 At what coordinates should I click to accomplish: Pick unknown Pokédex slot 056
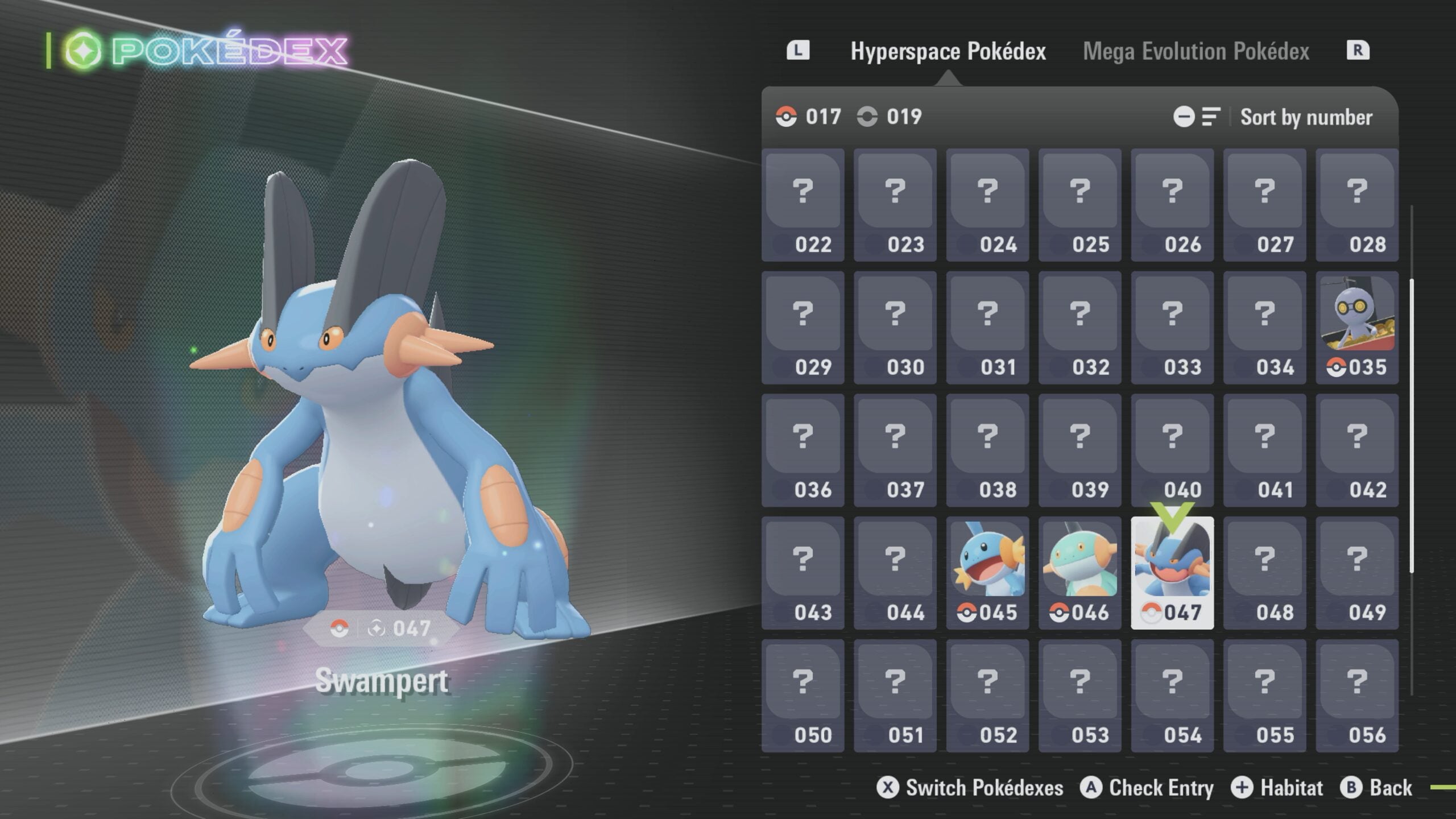point(1356,695)
